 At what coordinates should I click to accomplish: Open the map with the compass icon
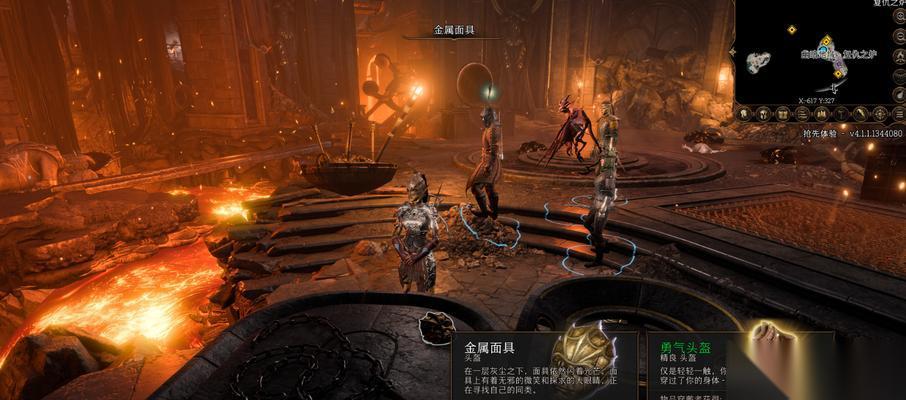tap(881, 114)
